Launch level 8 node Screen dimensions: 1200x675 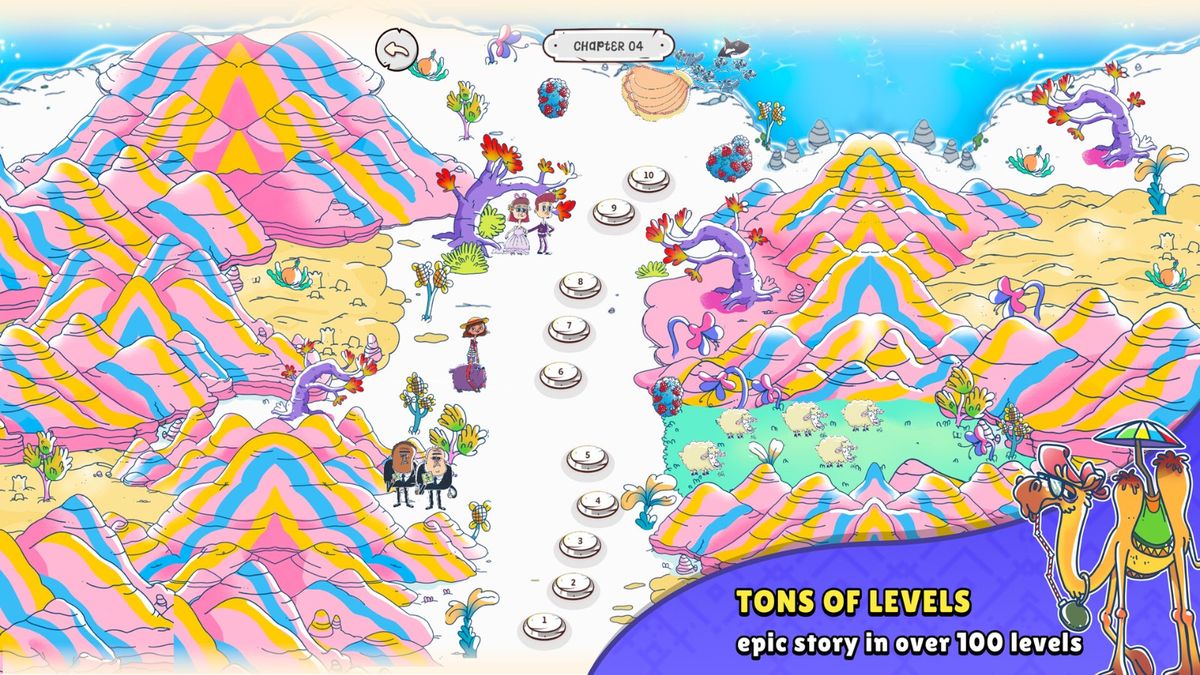(x=580, y=284)
